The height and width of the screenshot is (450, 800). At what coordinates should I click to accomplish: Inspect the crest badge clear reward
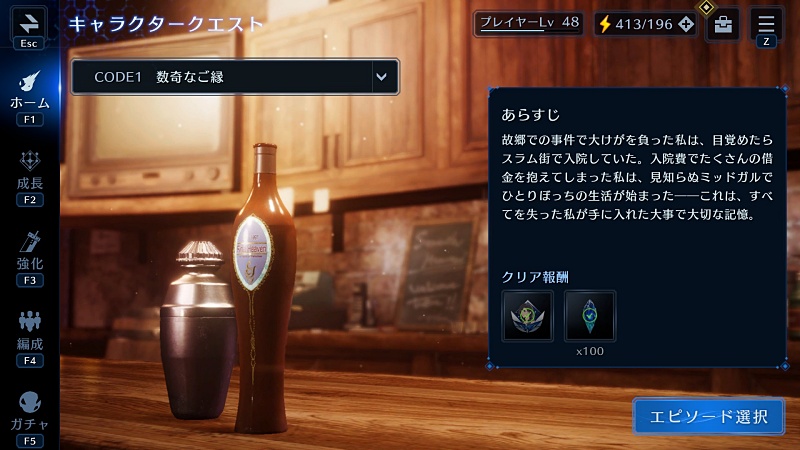(527, 316)
